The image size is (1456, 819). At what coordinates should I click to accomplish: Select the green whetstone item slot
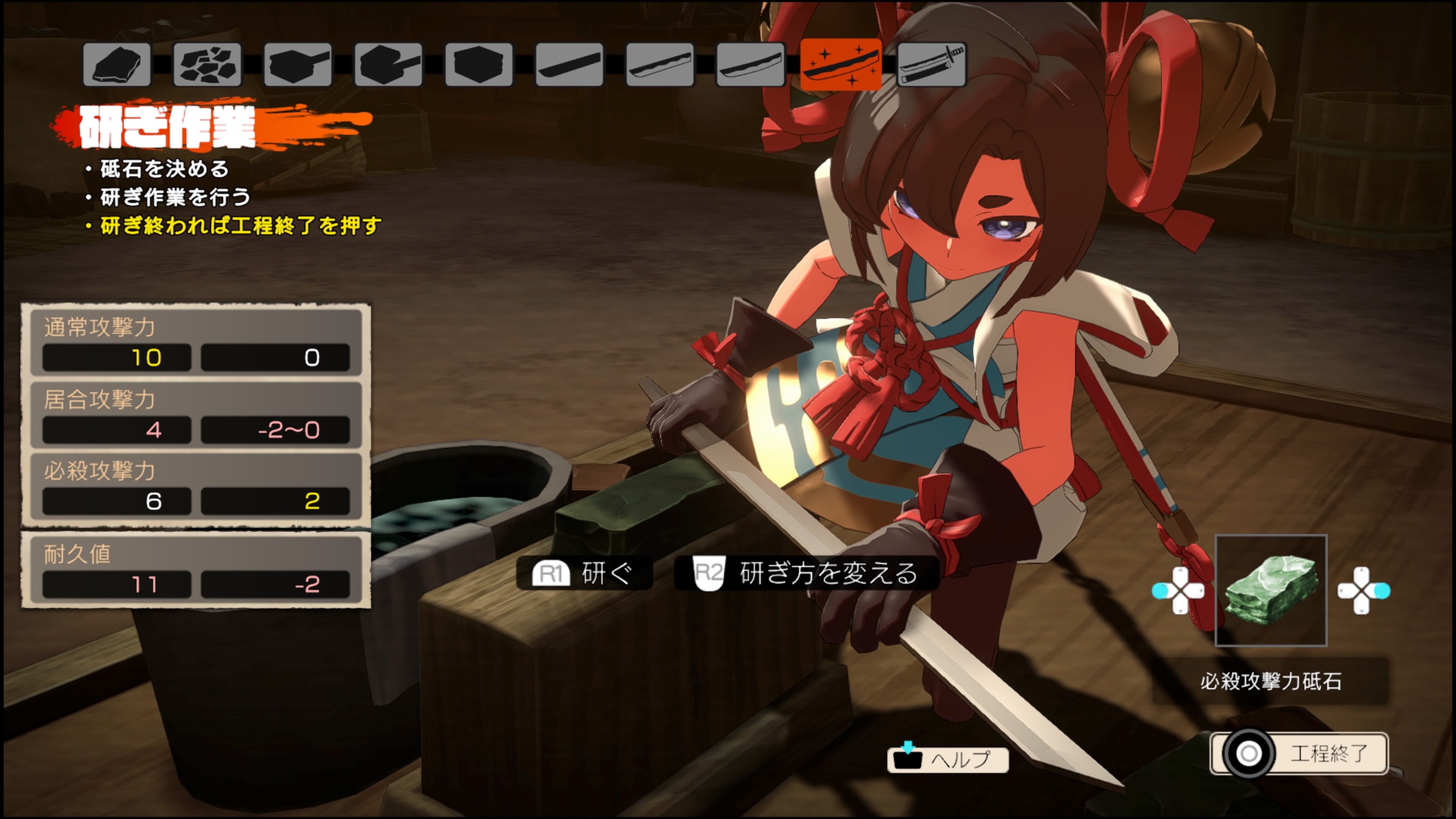pos(1271,590)
